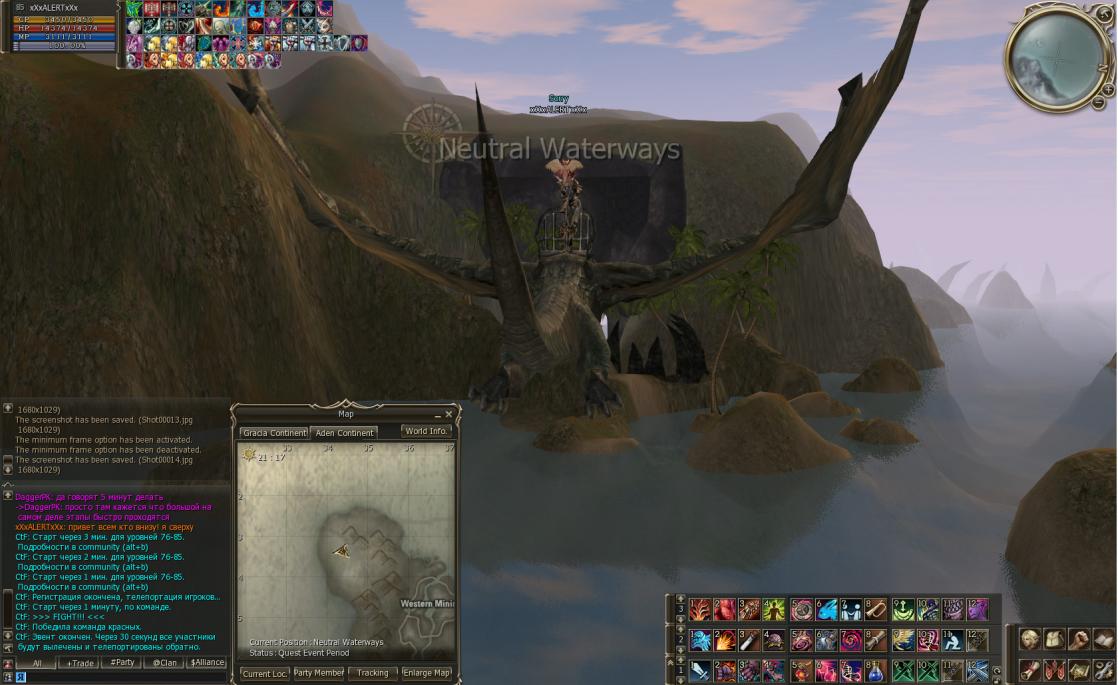The image size is (1118, 685).
Task: Select the Aden Continent map tab
Action: [343, 433]
